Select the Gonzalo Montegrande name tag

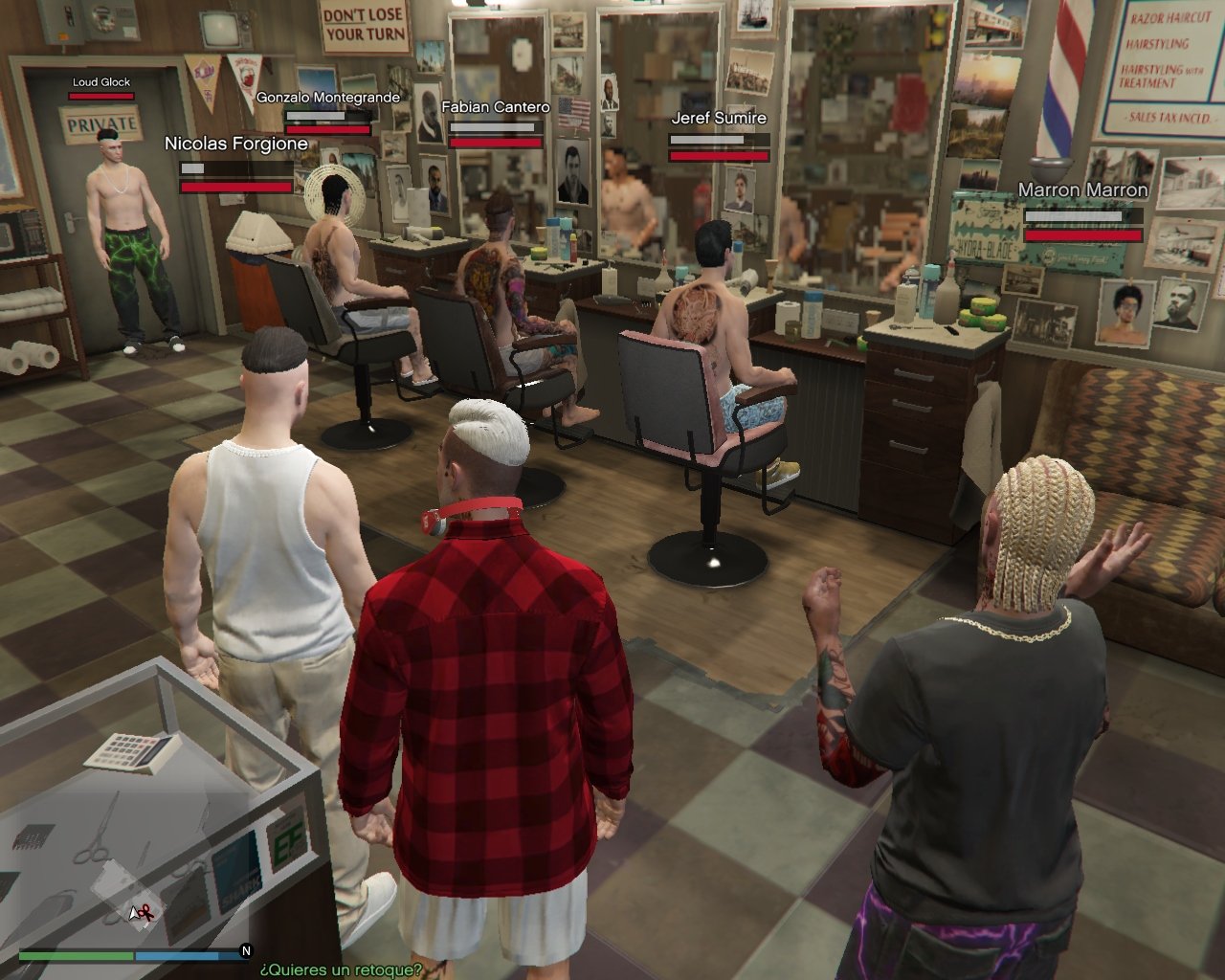tap(327, 98)
